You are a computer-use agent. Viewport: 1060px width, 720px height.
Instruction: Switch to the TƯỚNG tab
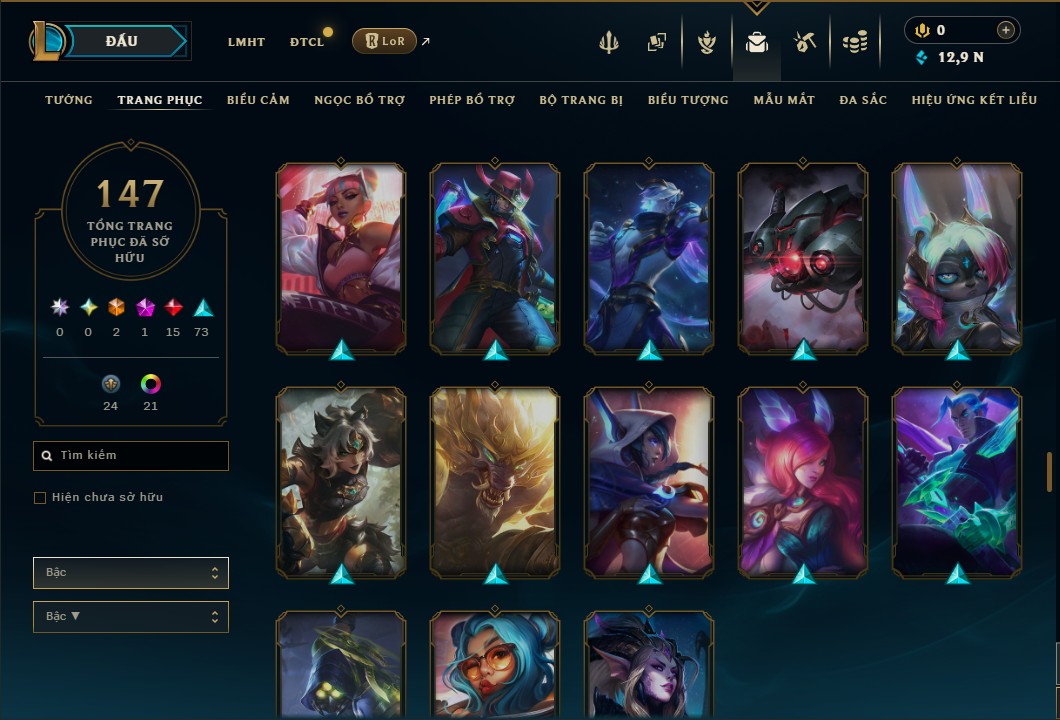click(69, 100)
